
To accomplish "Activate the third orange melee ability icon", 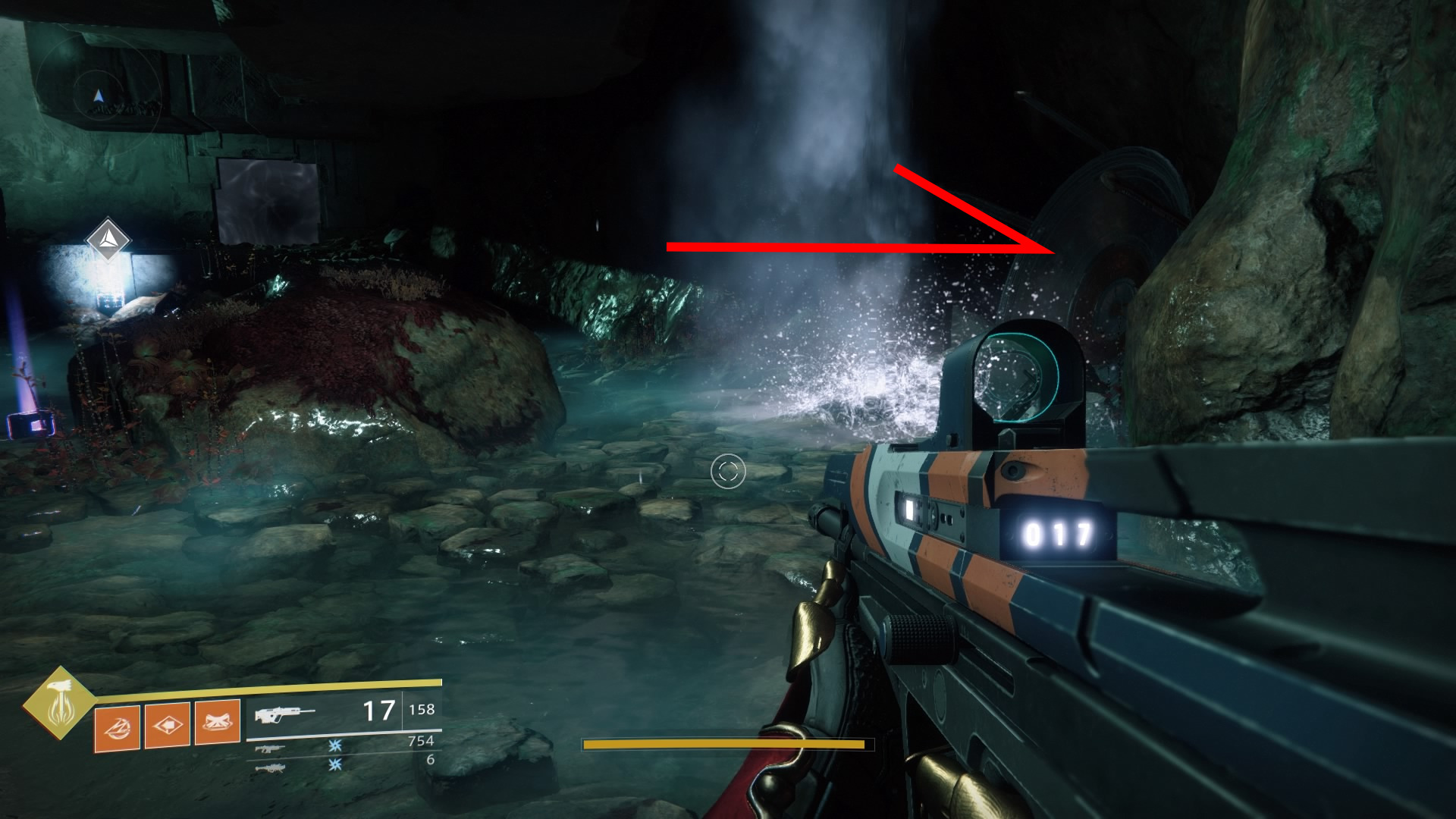I will 218,723.
